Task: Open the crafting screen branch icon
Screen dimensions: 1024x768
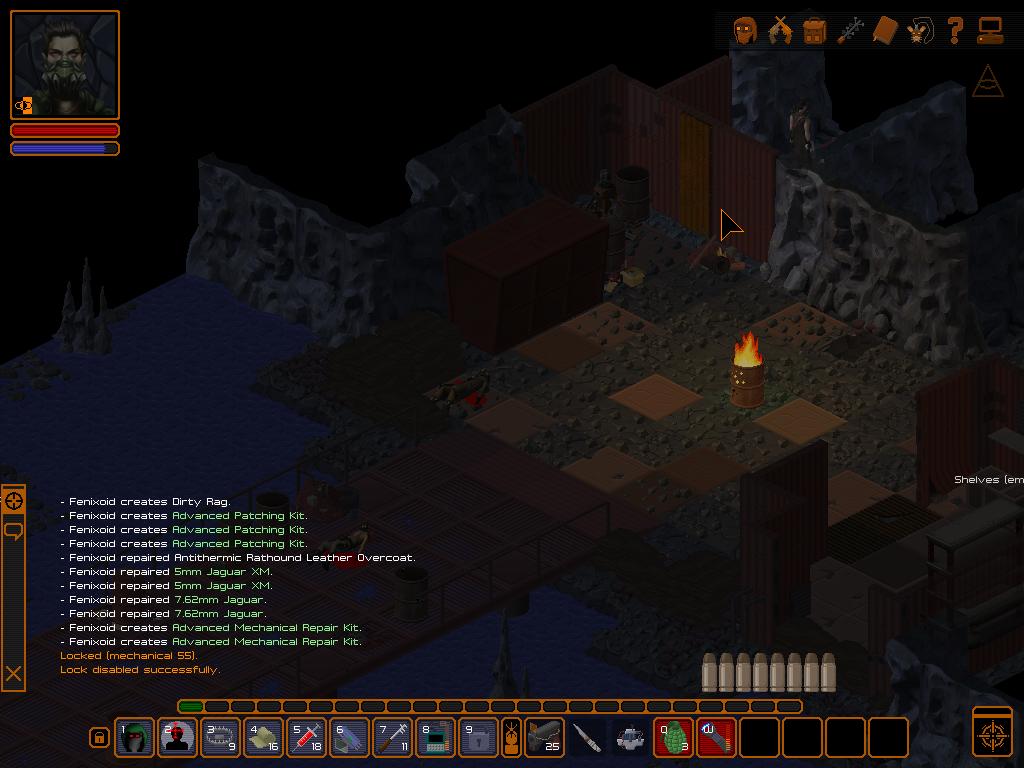Action: pyautogui.click(x=850, y=30)
